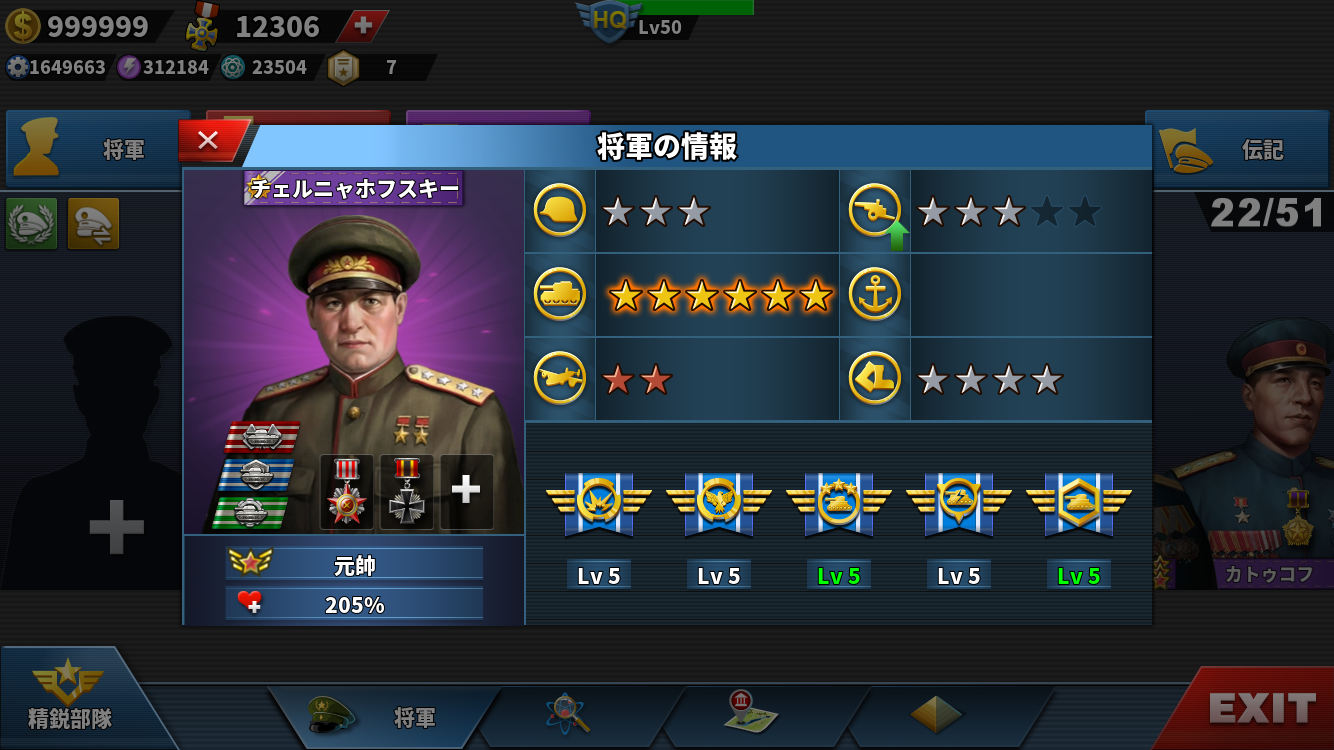Select the eagle emblem skill badge

coord(718,503)
